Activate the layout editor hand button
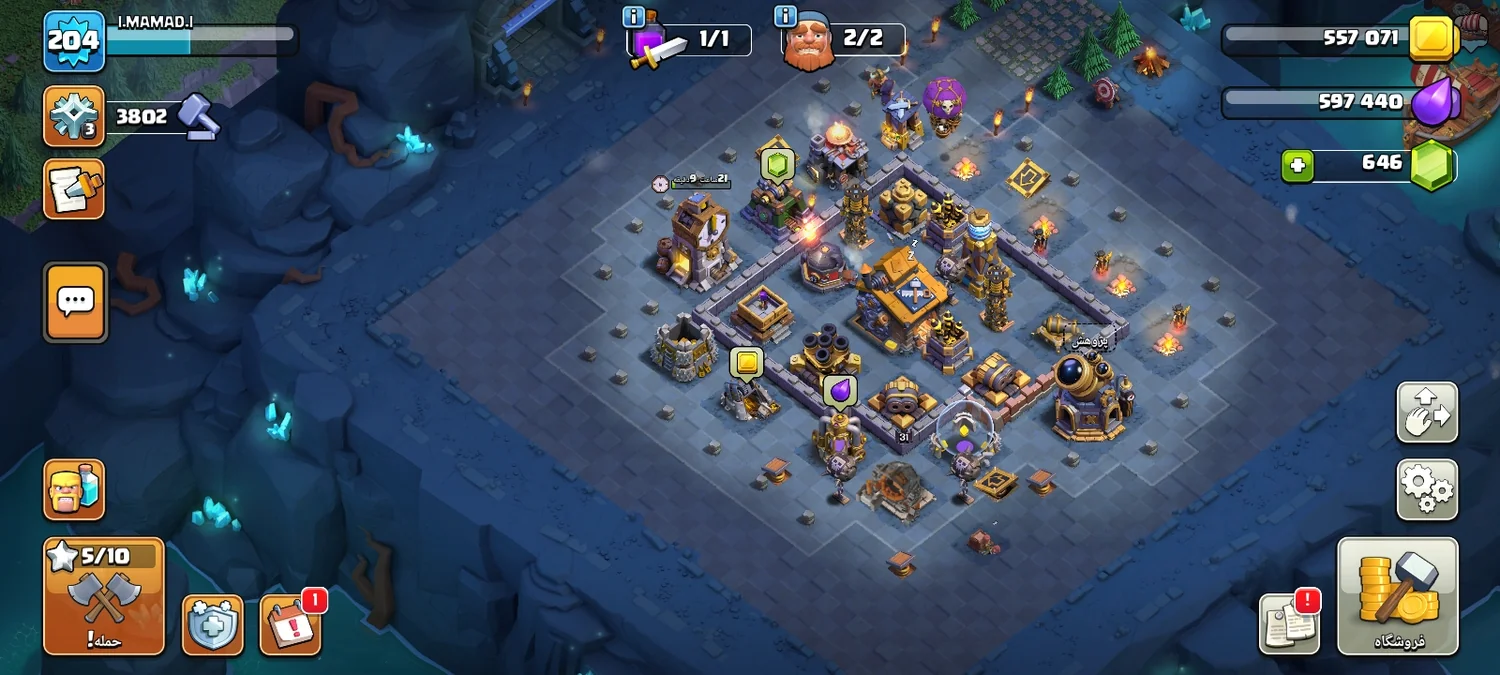Viewport: 1500px width, 675px height. click(1427, 412)
